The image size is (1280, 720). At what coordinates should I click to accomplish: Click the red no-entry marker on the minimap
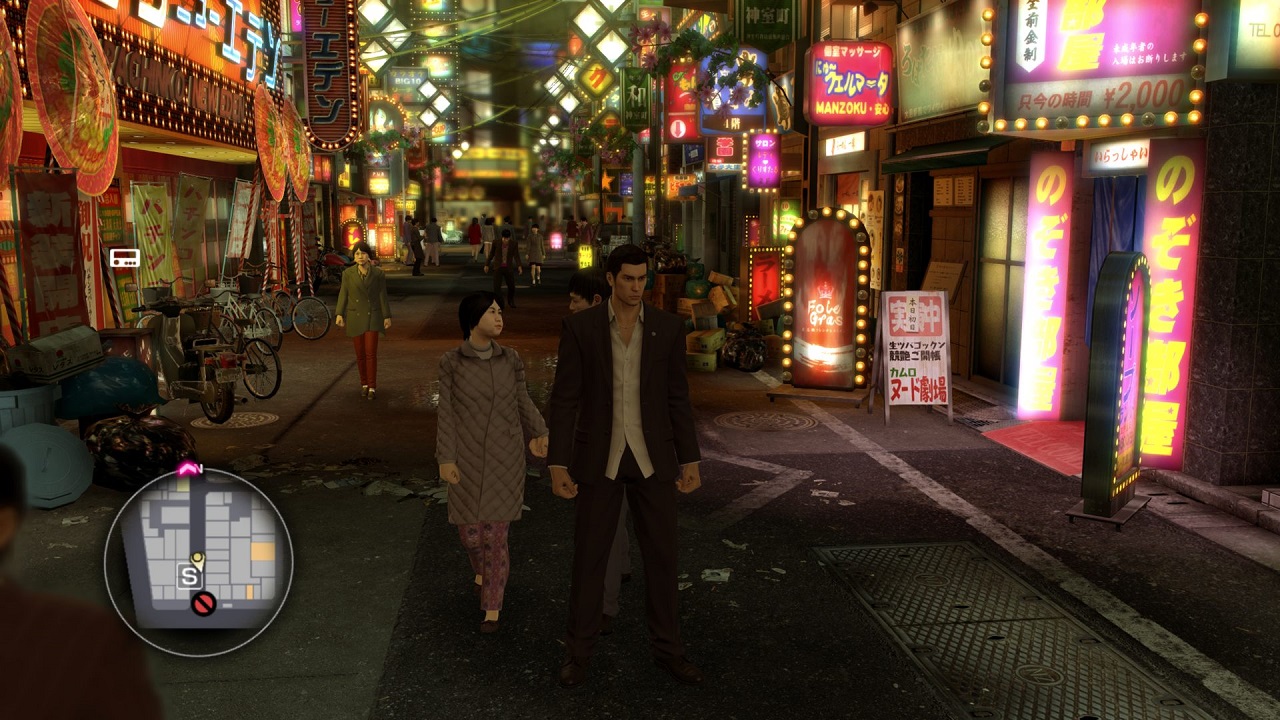click(x=204, y=602)
